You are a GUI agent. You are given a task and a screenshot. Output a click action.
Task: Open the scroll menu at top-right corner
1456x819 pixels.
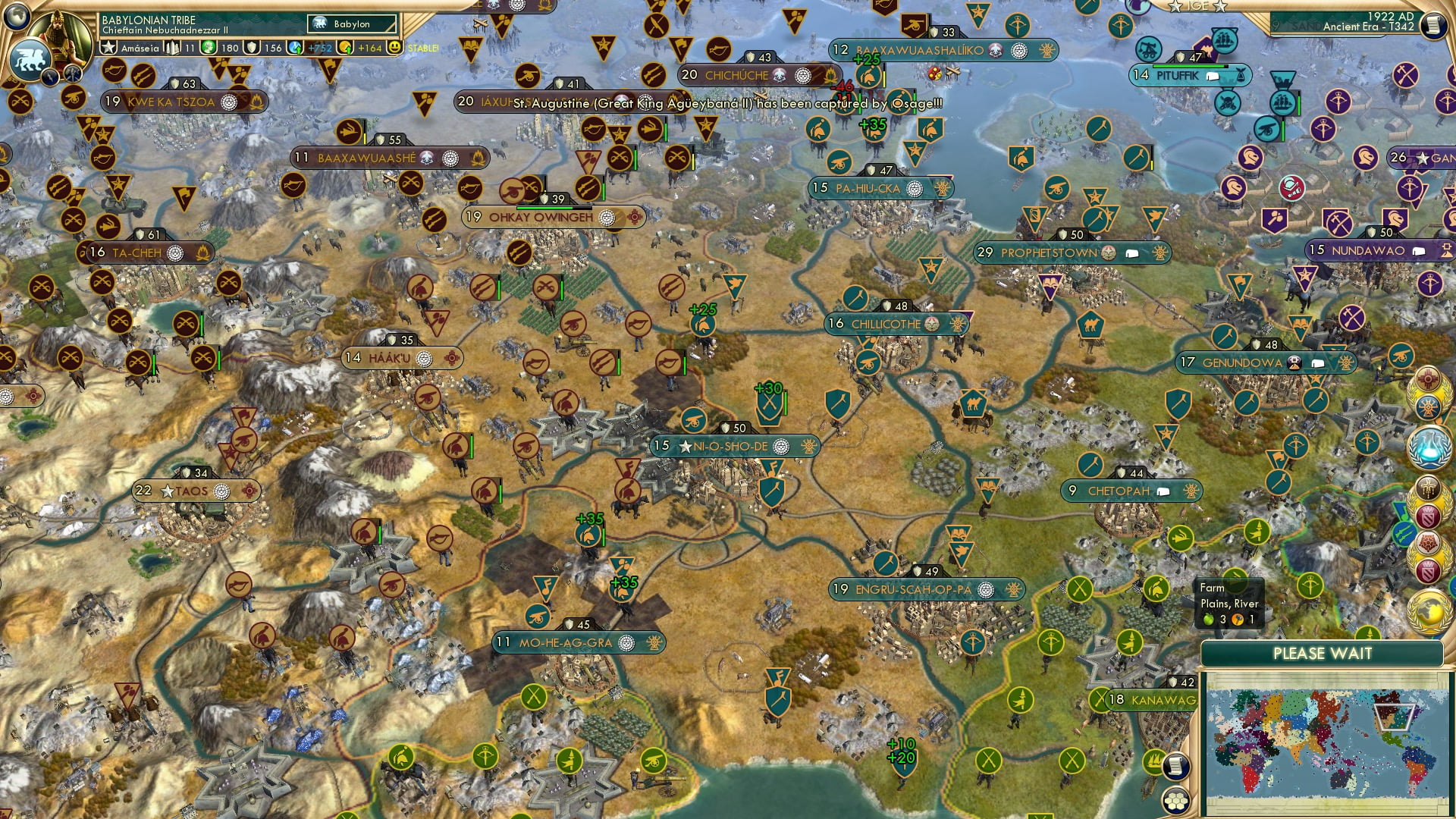click(1432, 25)
